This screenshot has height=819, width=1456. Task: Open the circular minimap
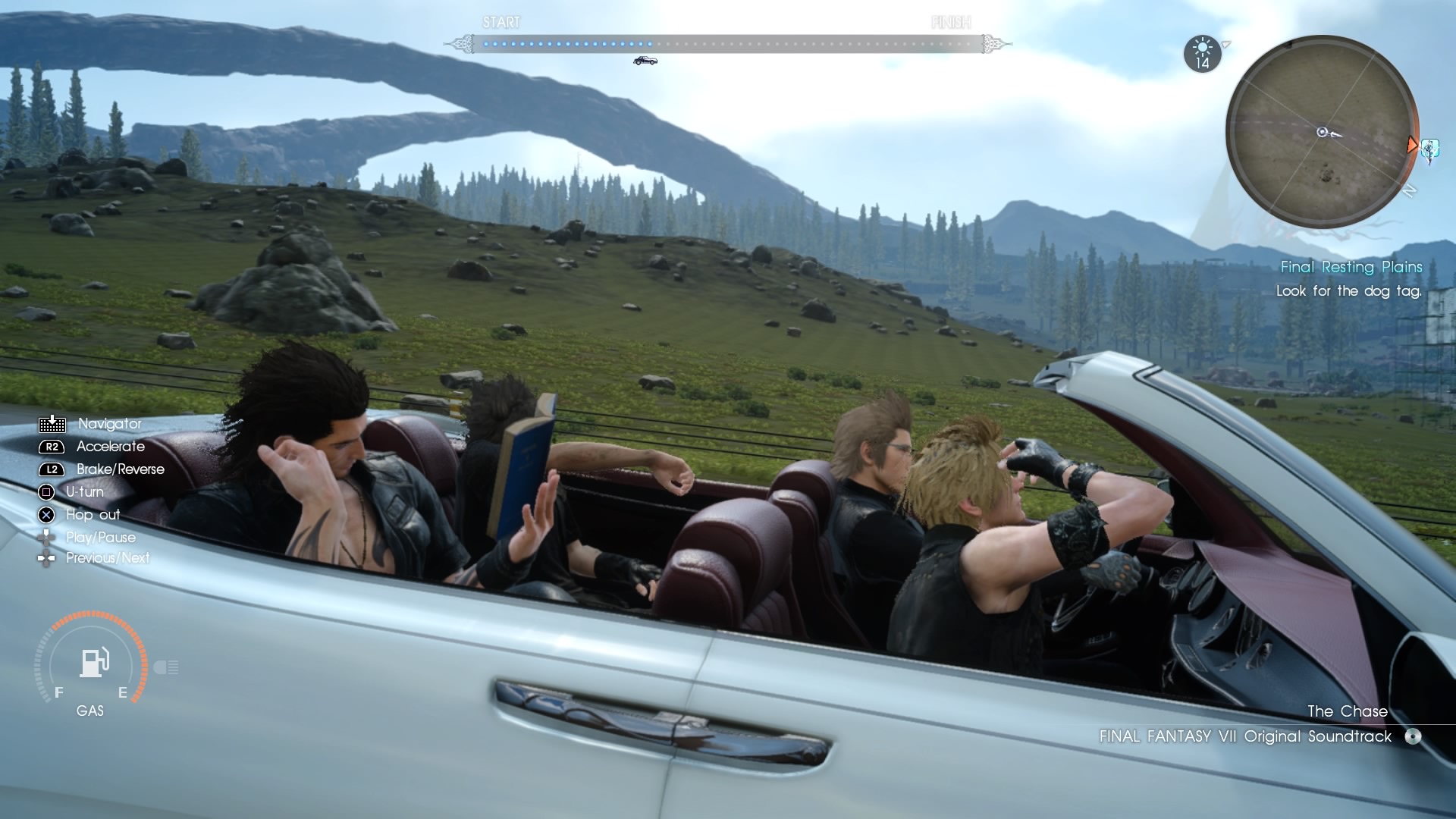click(x=1322, y=133)
